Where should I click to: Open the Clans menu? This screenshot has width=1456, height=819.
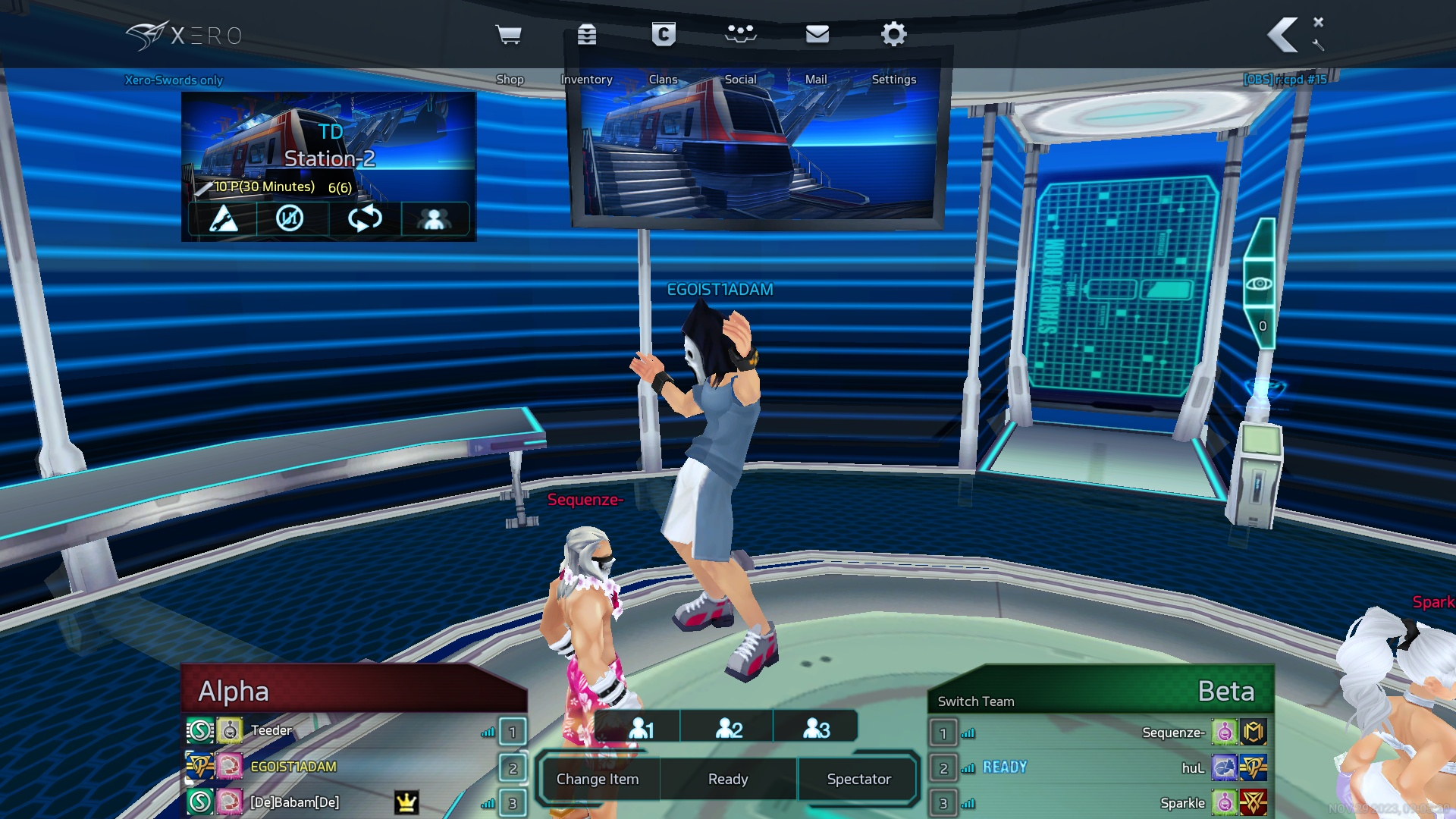[664, 35]
